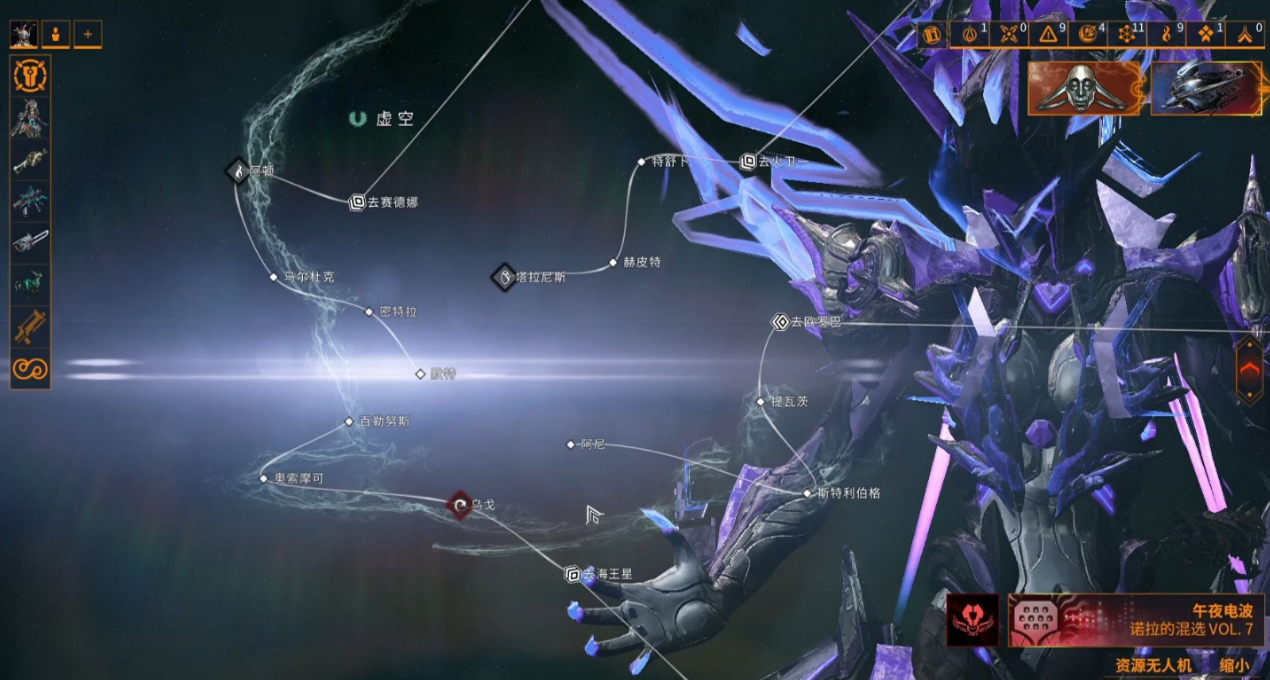Image resolution: width=1270 pixels, height=680 pixels.
Task: Select the 塔拉尼斯 mission node
Action: pyautogui.click(x=504, y=277)
